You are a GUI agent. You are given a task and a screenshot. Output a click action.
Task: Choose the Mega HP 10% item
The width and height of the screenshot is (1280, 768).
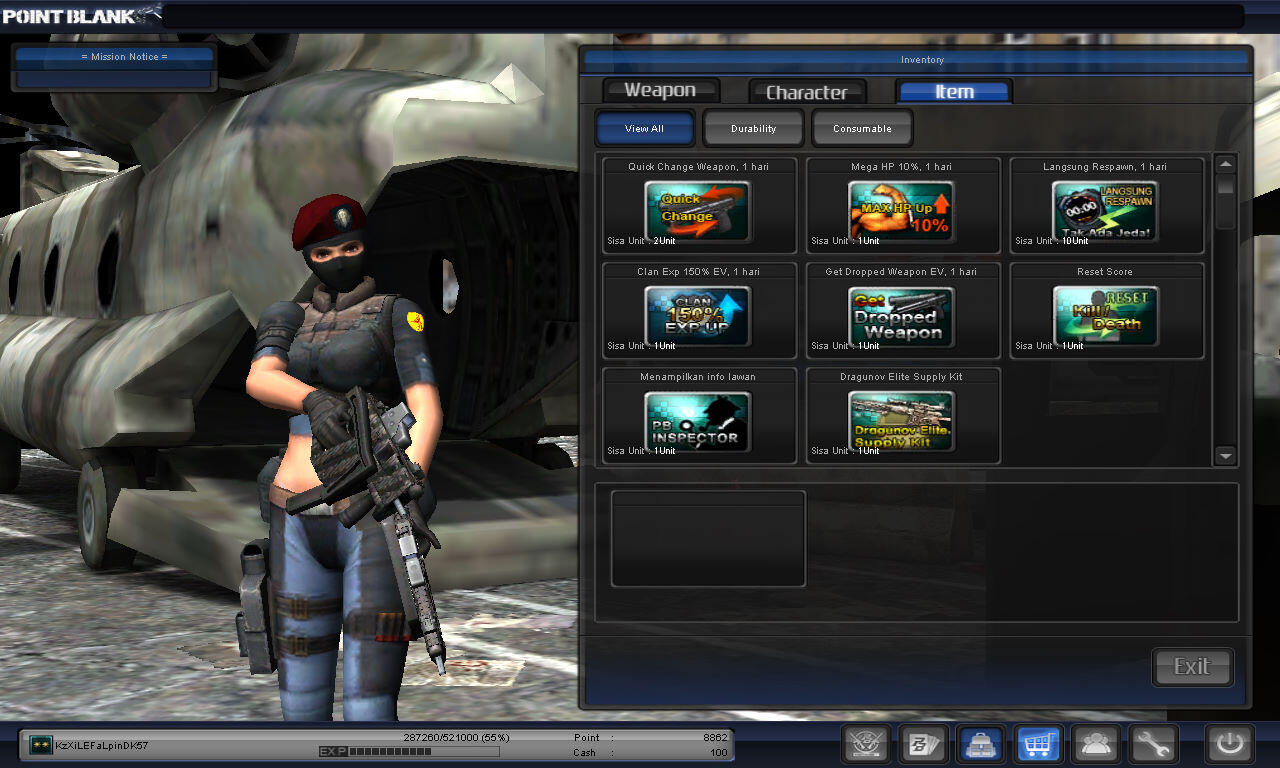tap(902, 211)
